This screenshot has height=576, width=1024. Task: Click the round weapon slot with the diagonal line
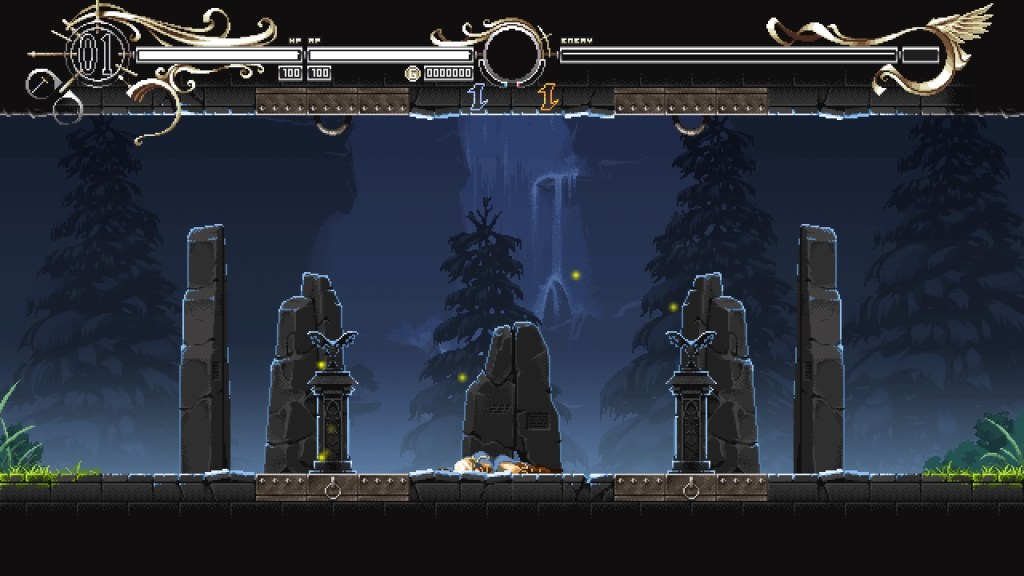pos(39,84)
